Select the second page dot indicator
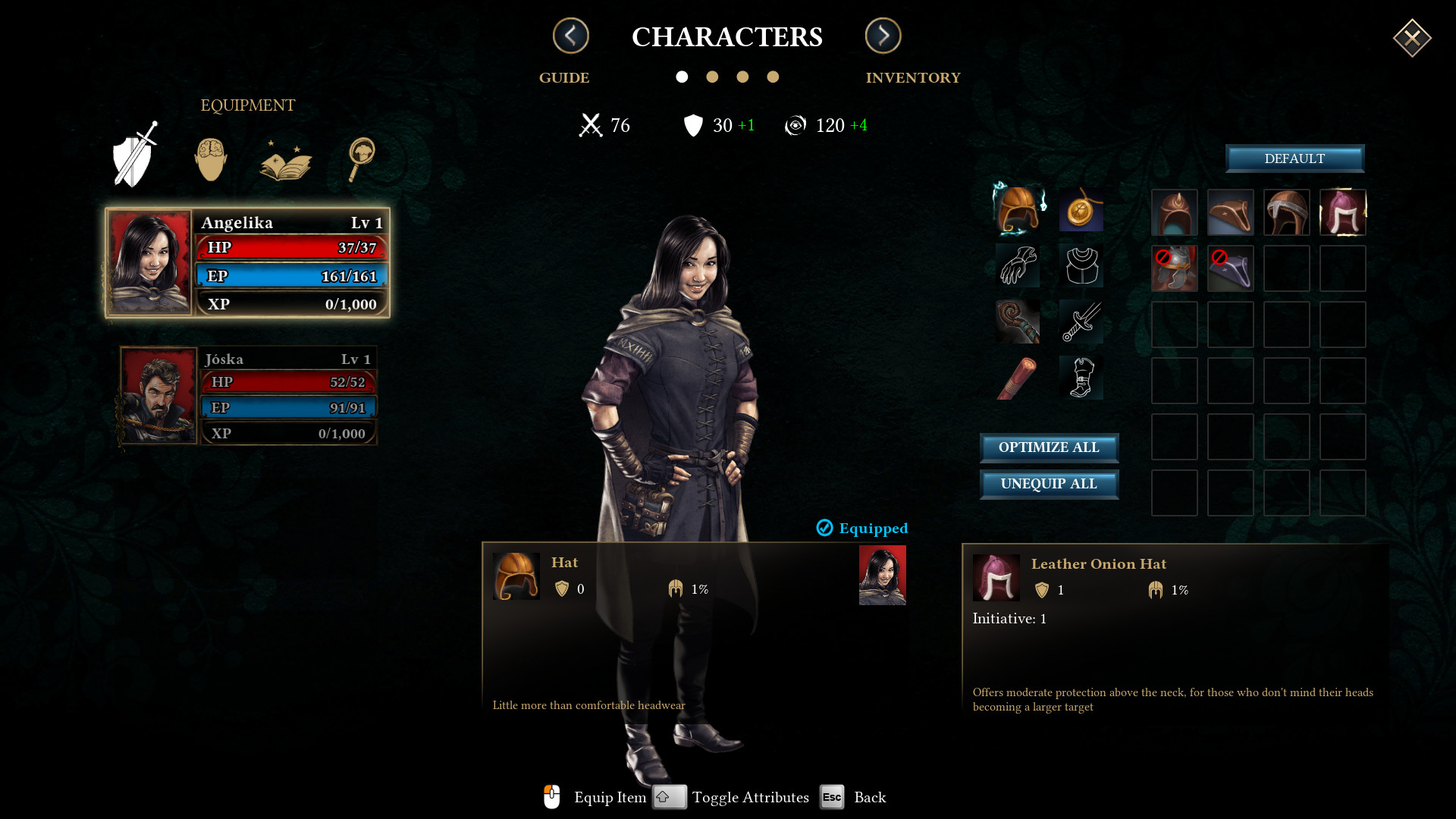Viewport: 1456px width, 819px height. [712, 77]
